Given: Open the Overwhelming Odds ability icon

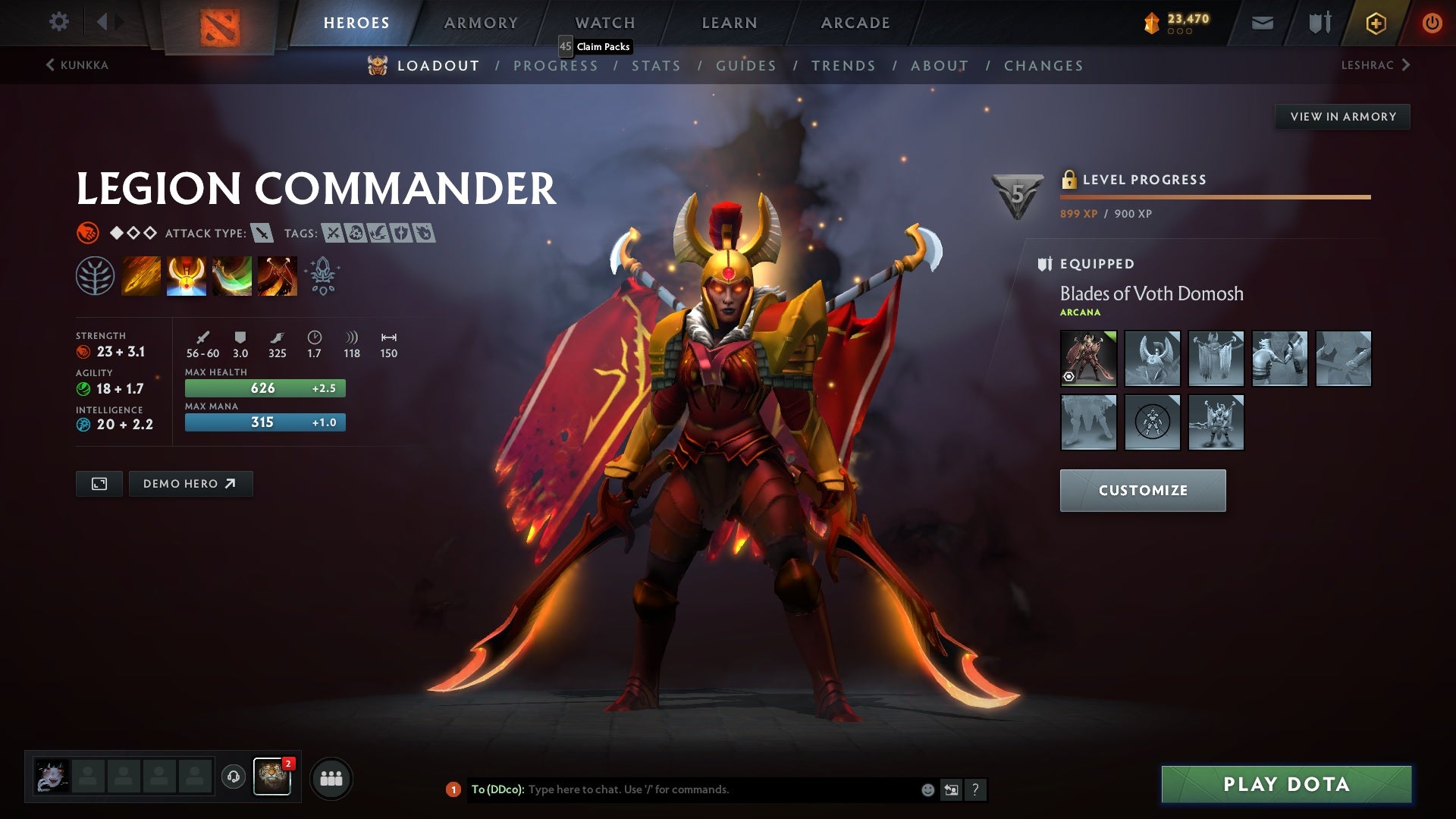Looking at the screenshot, I should [x=141, y=275].
